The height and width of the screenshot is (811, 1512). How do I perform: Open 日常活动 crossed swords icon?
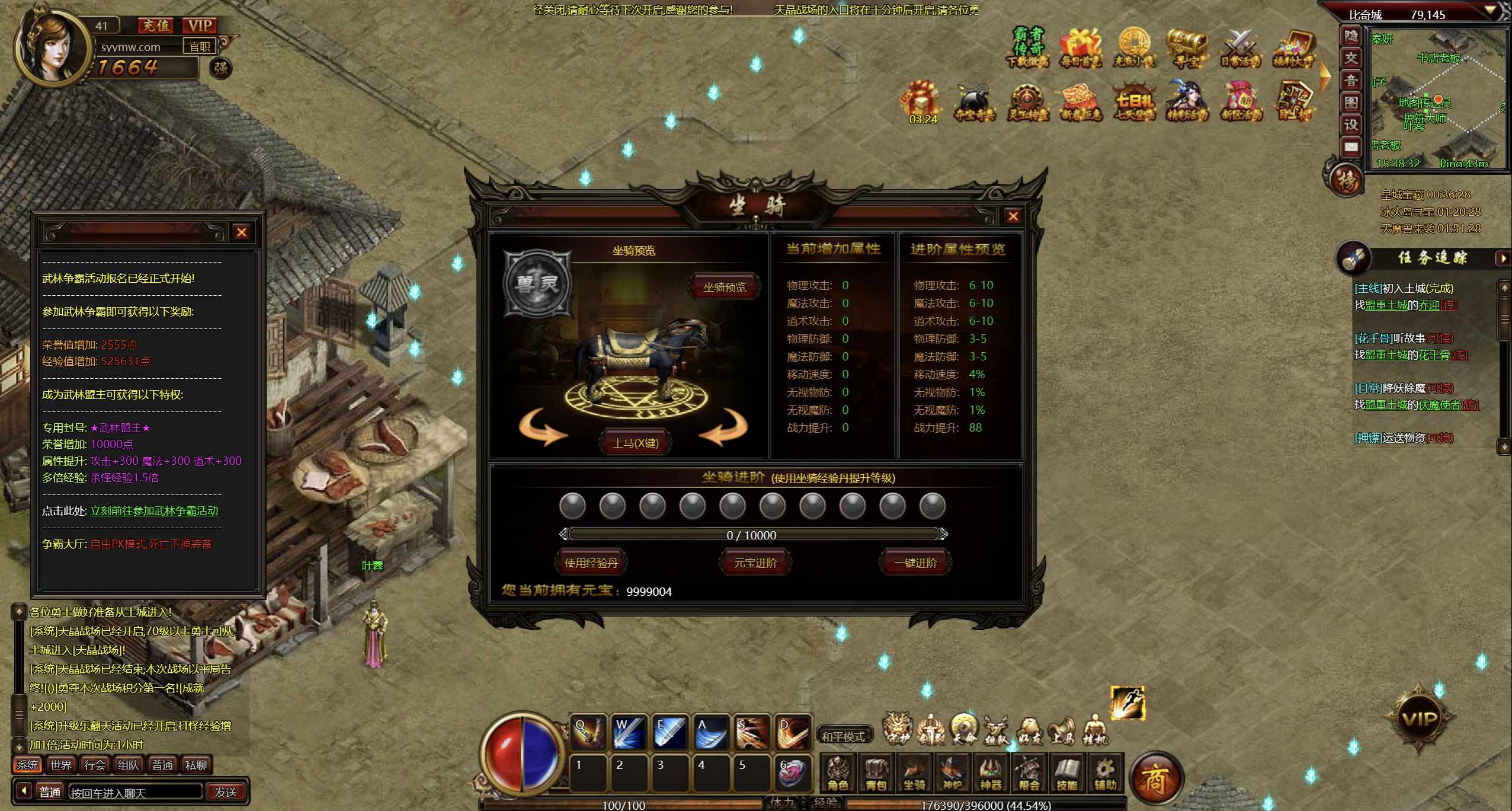(1239, 47)
